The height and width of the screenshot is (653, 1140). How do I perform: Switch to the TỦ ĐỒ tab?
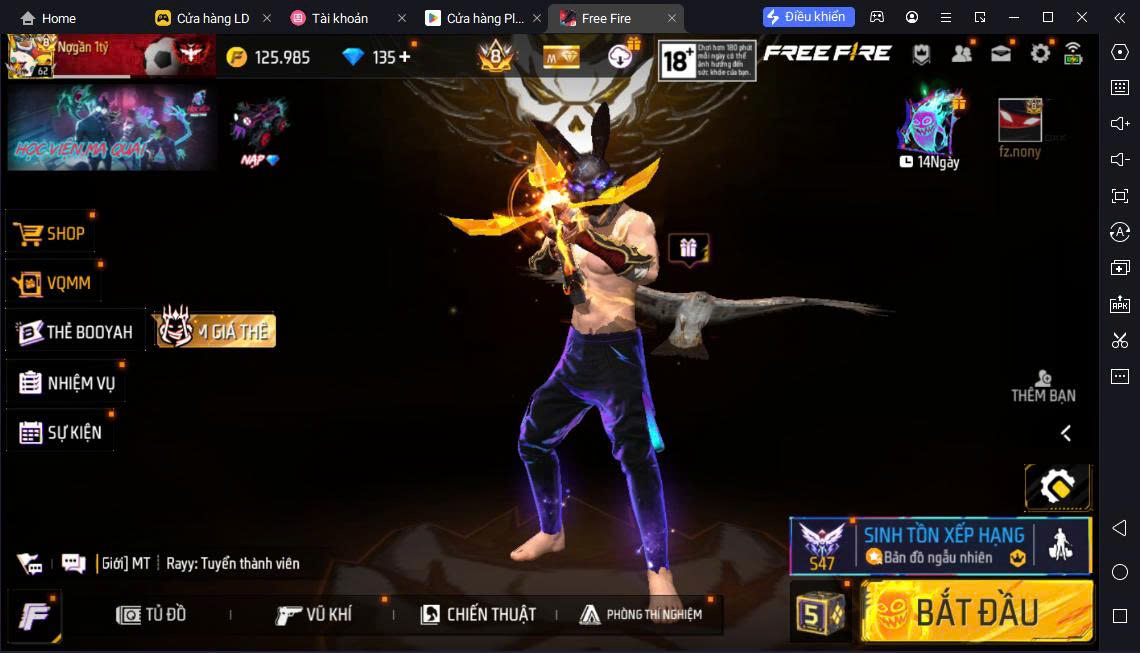151,614
